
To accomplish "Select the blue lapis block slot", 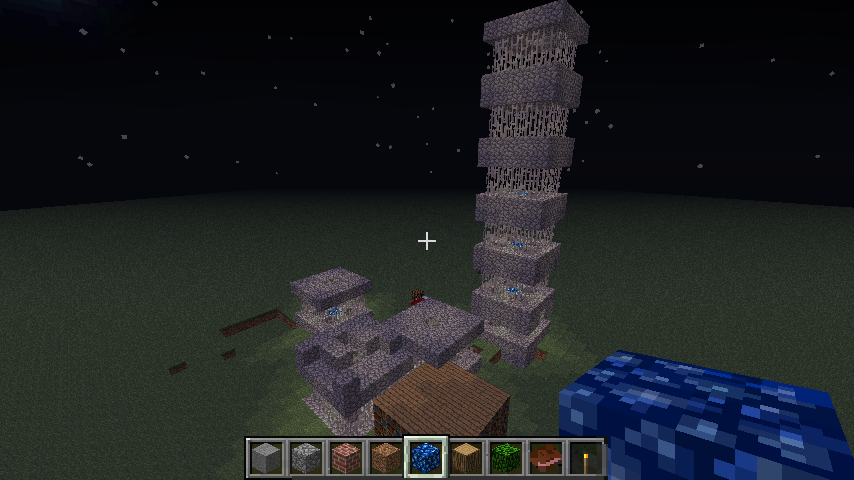I will coord(425,458).
